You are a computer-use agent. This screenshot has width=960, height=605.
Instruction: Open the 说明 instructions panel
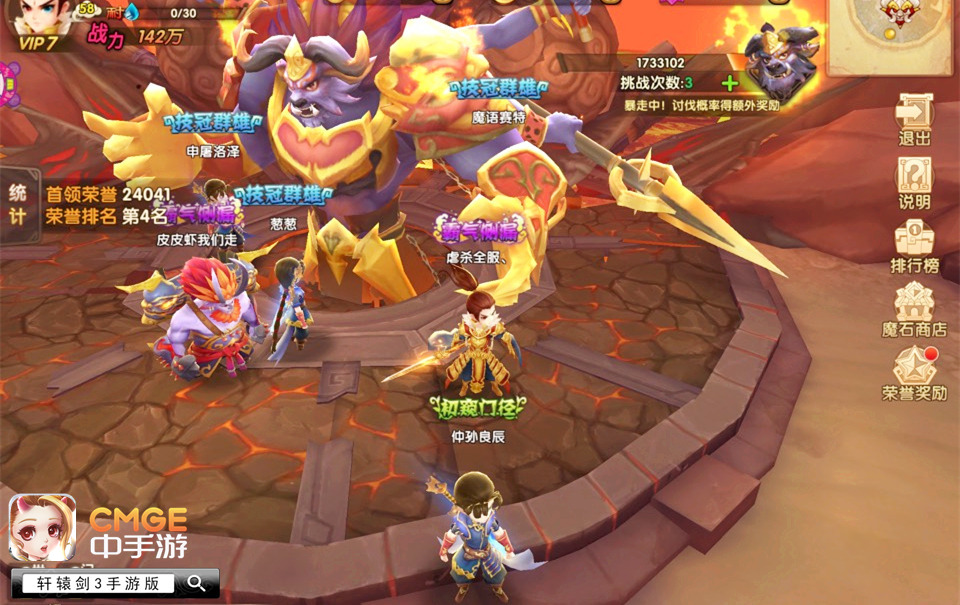click(x=914, y=182)
